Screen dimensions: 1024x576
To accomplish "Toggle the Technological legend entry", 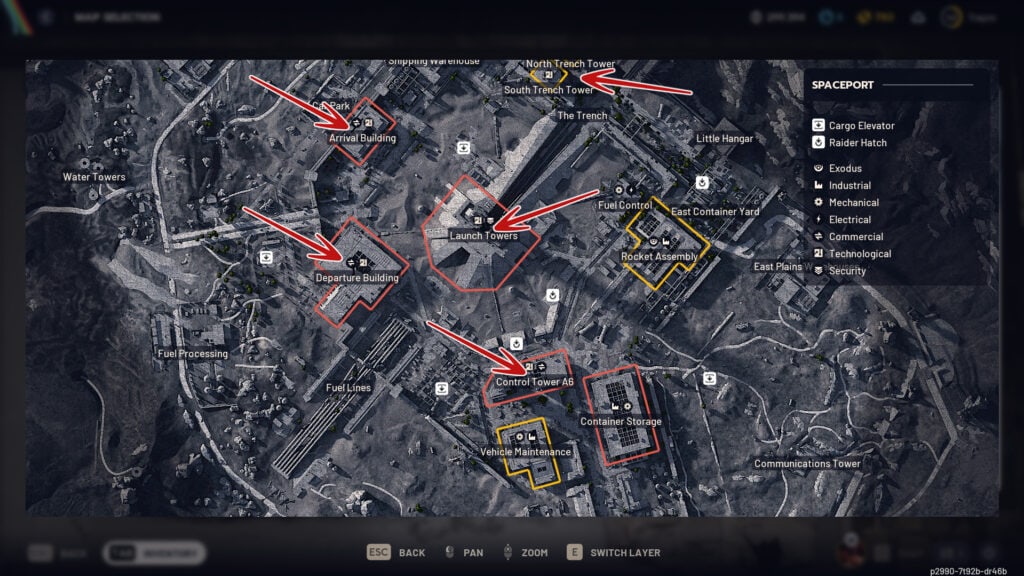I will pos(859,254).
